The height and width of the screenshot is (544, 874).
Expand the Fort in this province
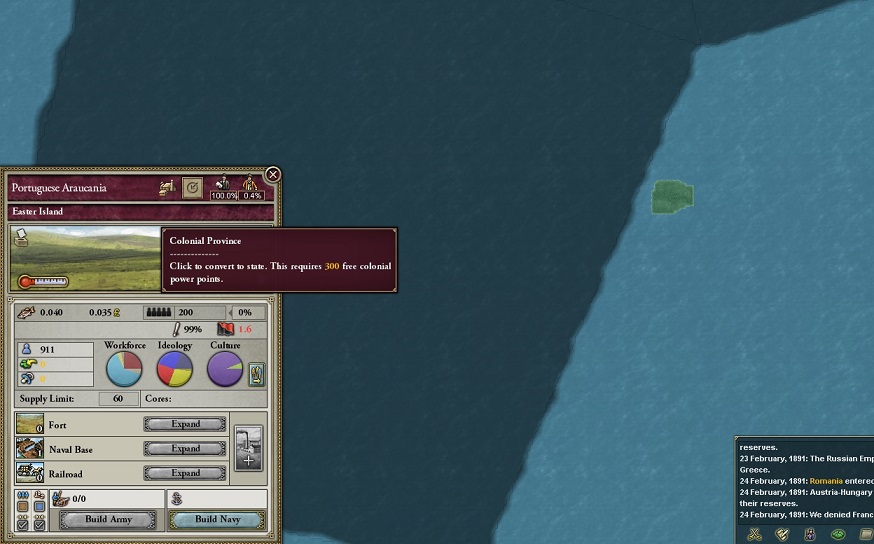(x=185, y=424)
